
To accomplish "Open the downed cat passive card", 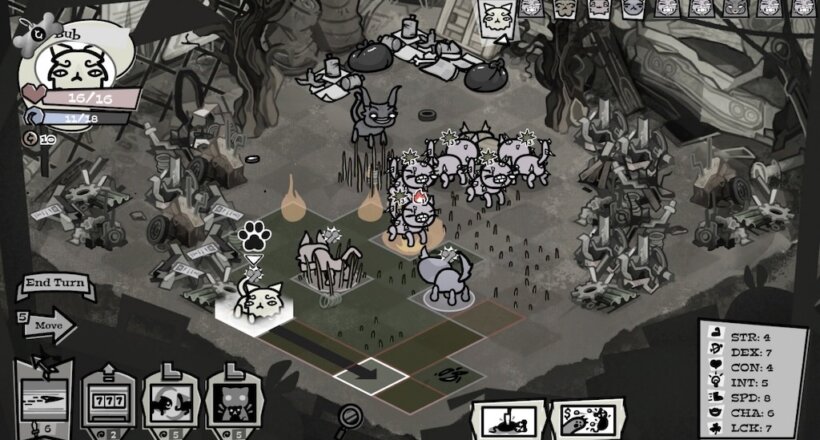I will [509, 420].
